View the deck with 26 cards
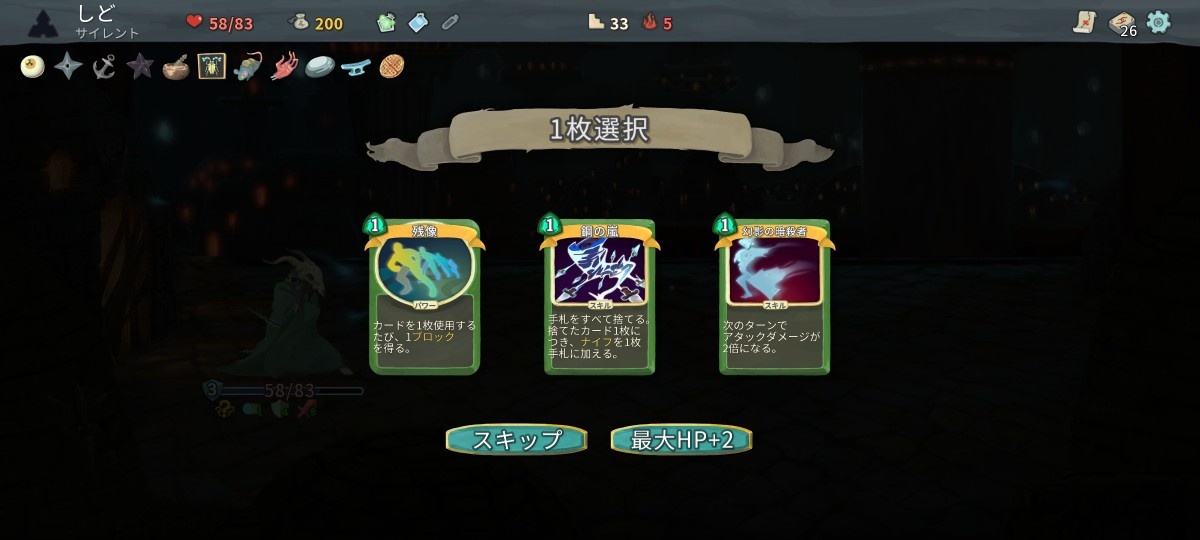The image size is (1200, 540). 1122,23
